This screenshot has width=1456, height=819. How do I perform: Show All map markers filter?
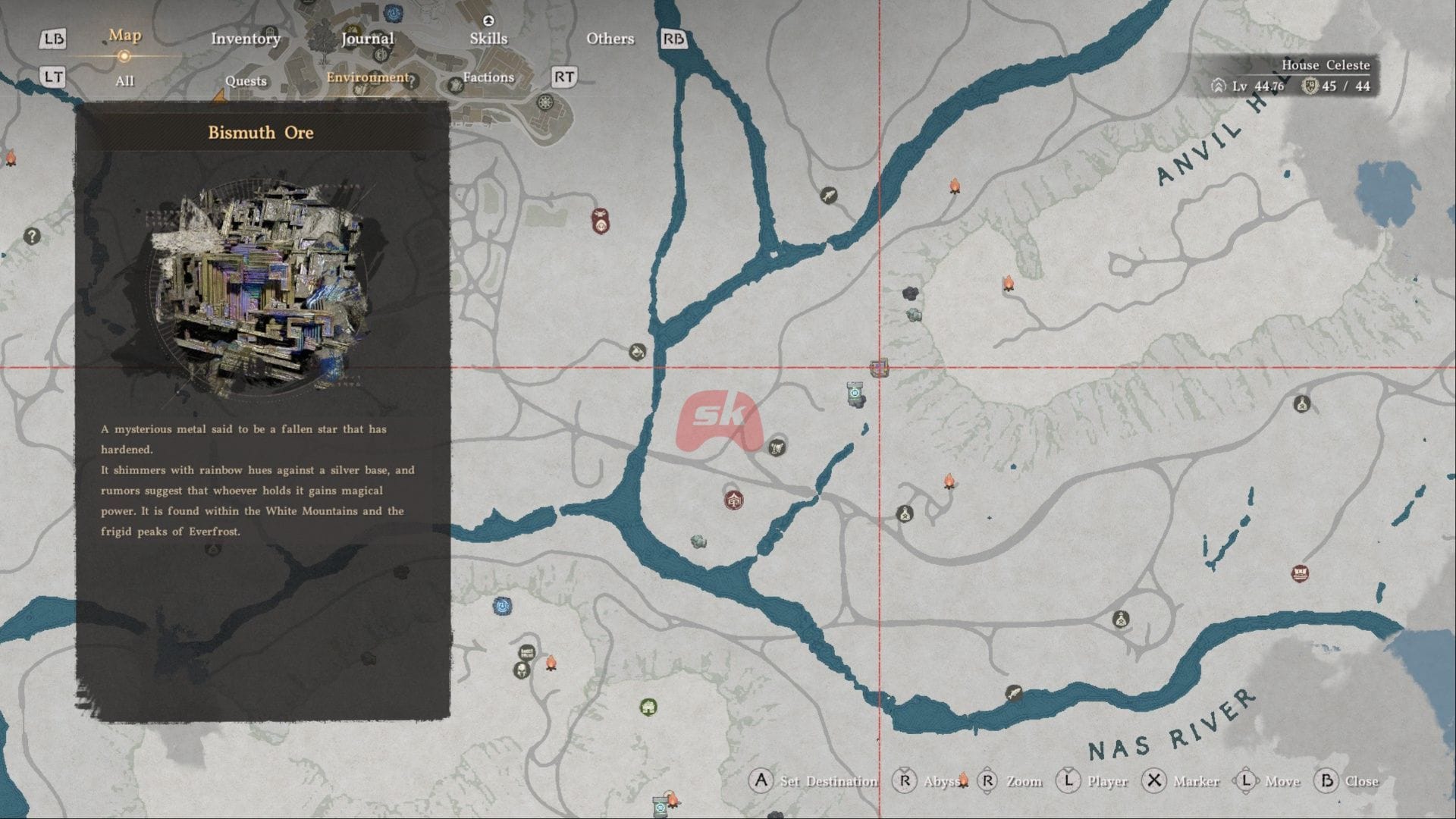(x=124, y=81)
